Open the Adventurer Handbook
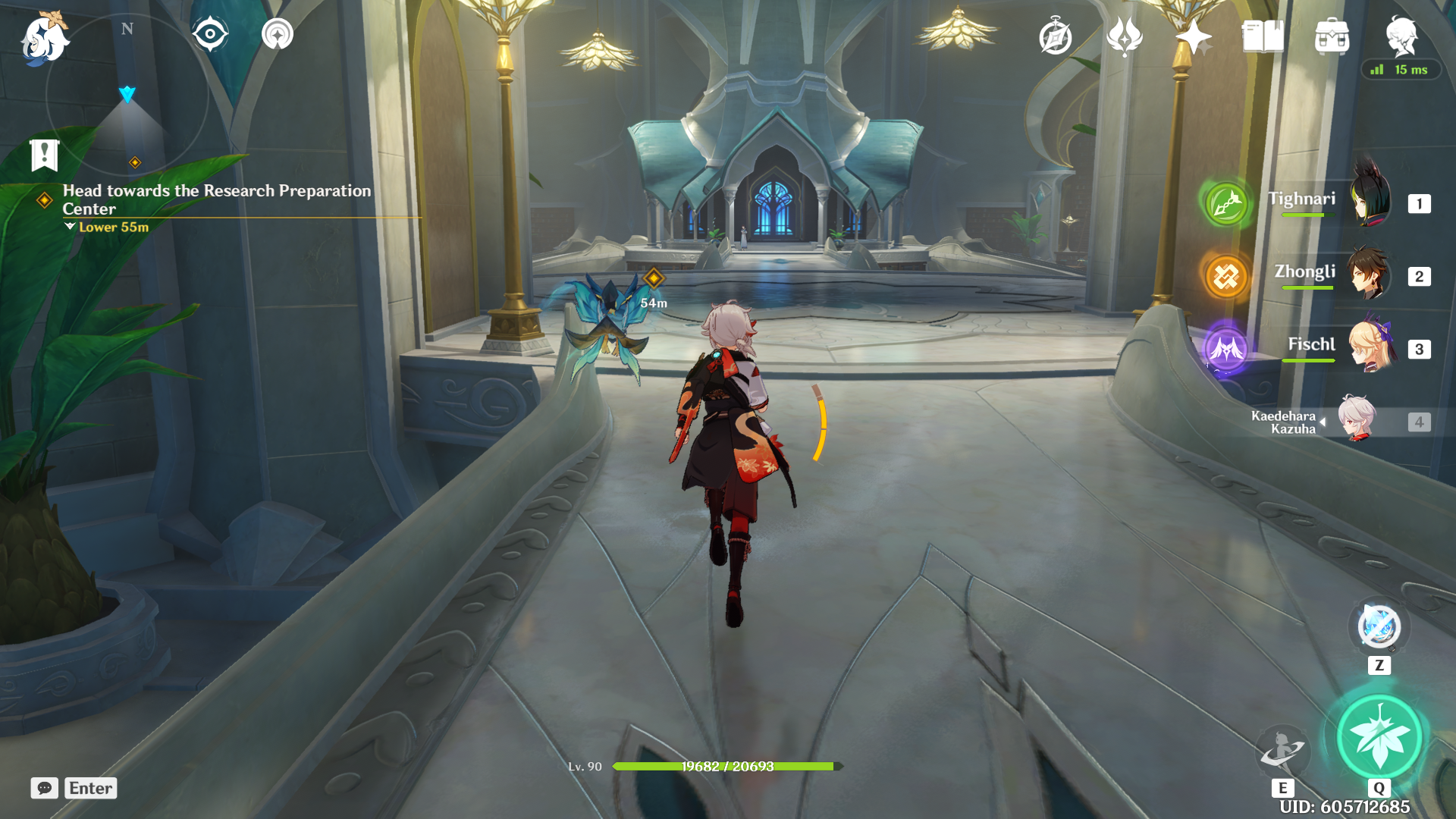 point(1262,34)
